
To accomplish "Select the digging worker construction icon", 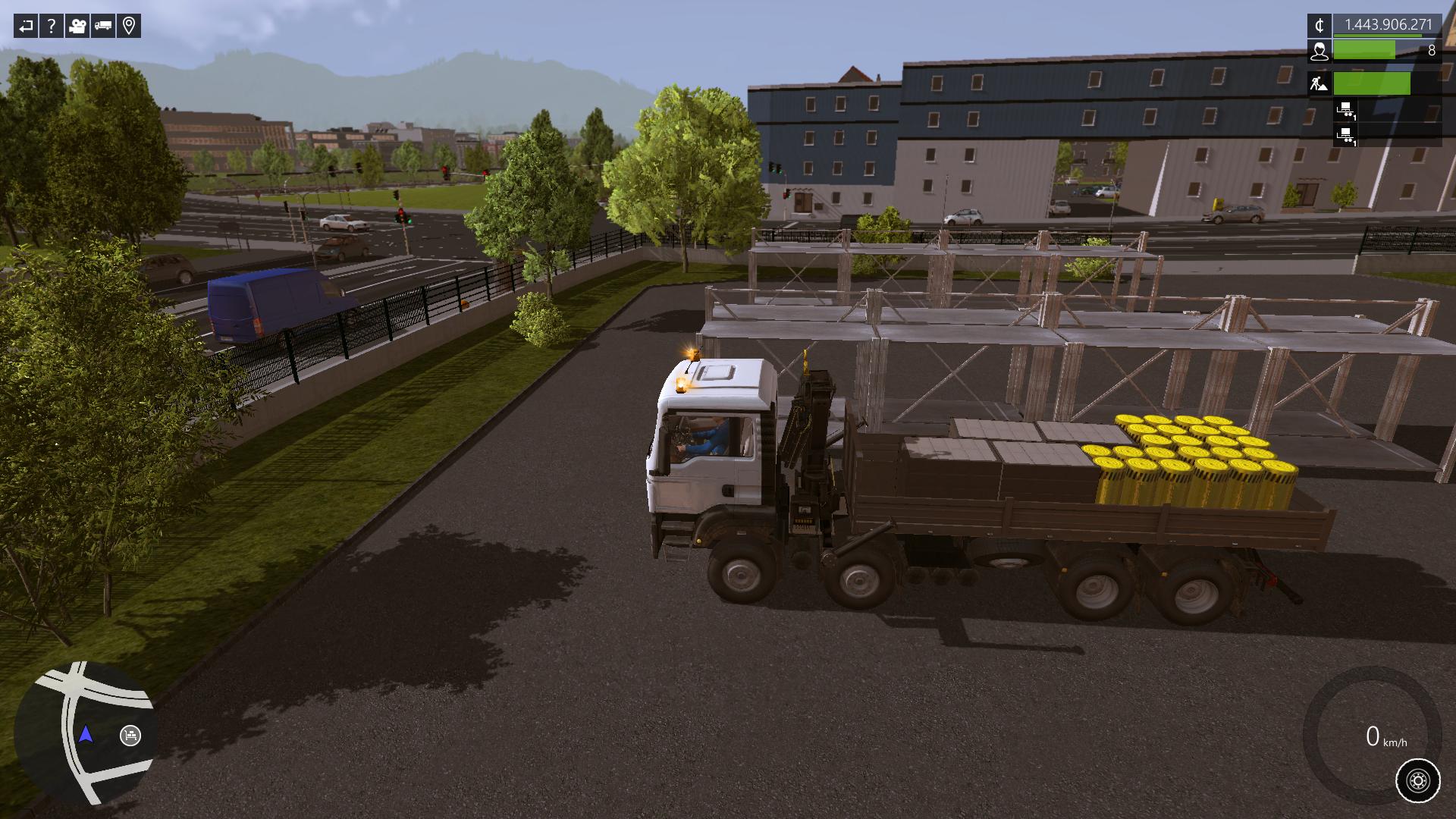I will (x=1319, y=83).
